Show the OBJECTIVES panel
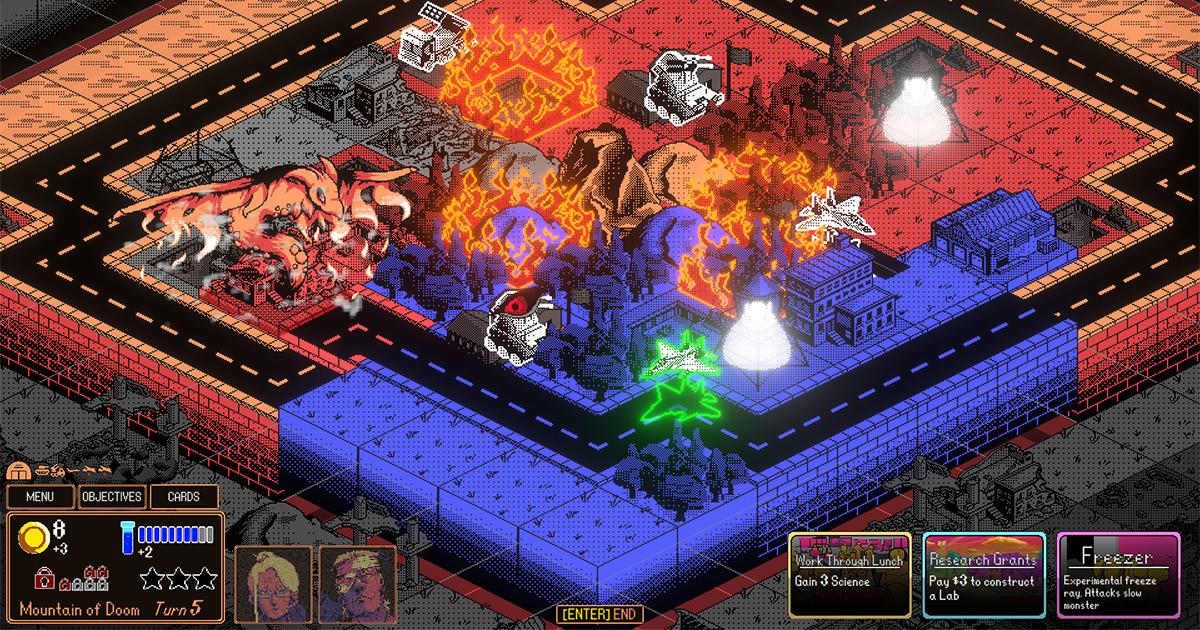 click(x=112, y=497)
